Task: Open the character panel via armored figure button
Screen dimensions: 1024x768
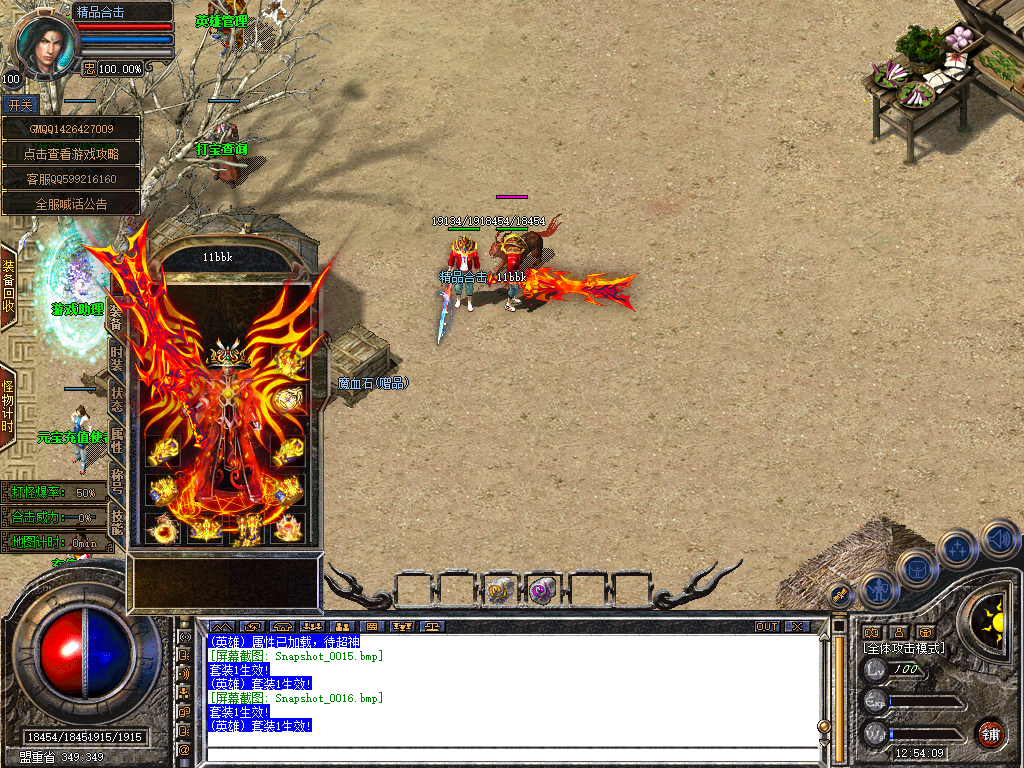Action: (877, 589)
